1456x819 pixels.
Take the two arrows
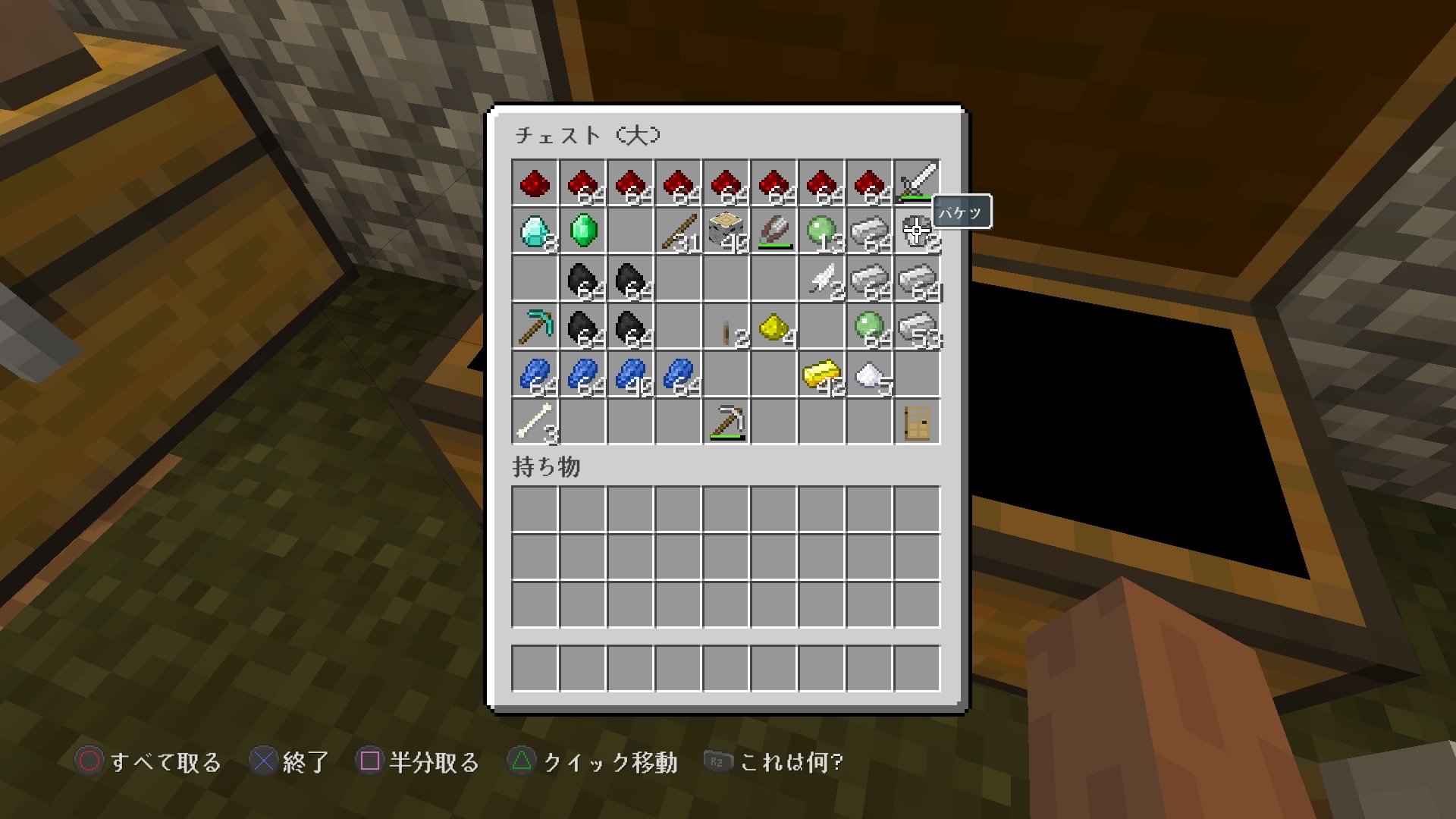(821, 278)
